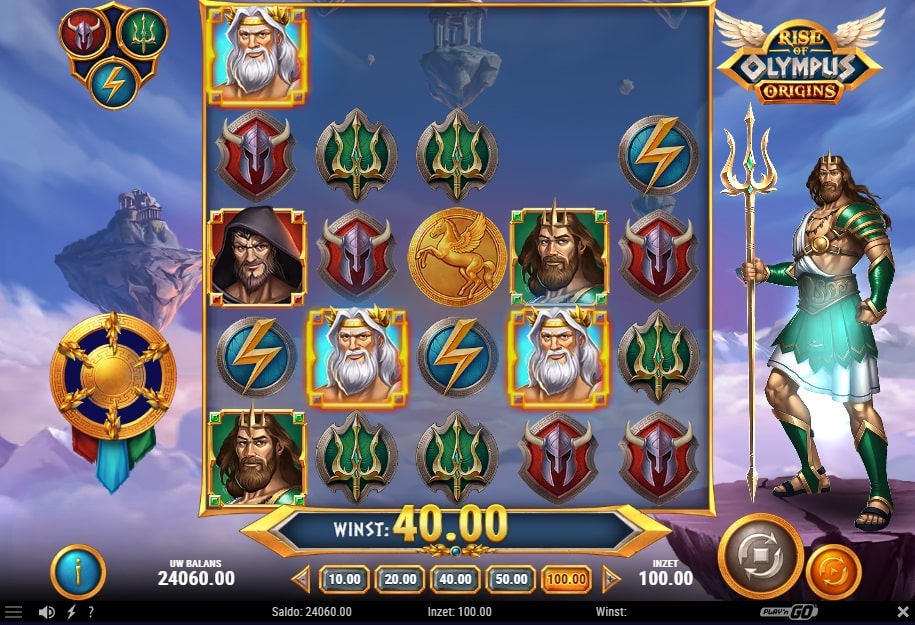Set the bet to 10.00
The image size is (915, 625).
(x=344, y=578)
